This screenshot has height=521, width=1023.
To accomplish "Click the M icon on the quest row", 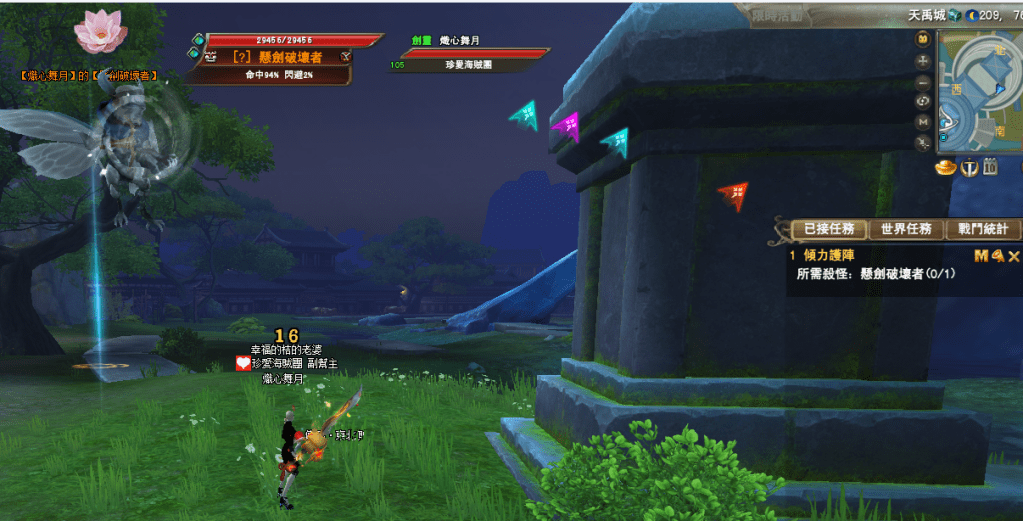I will [x=981, y=256].
